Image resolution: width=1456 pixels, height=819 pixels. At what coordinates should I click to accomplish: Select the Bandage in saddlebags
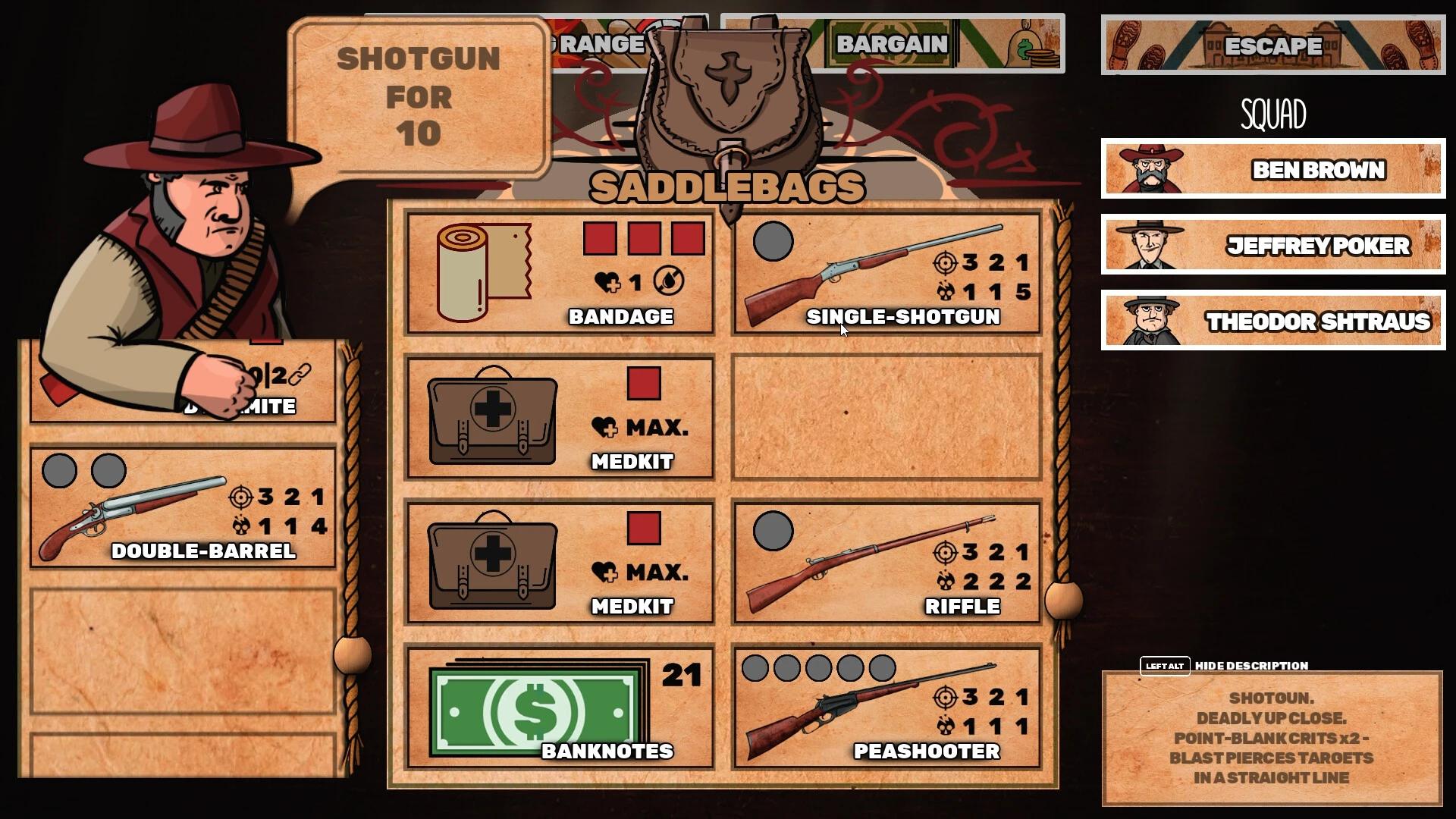click(560, 273)
